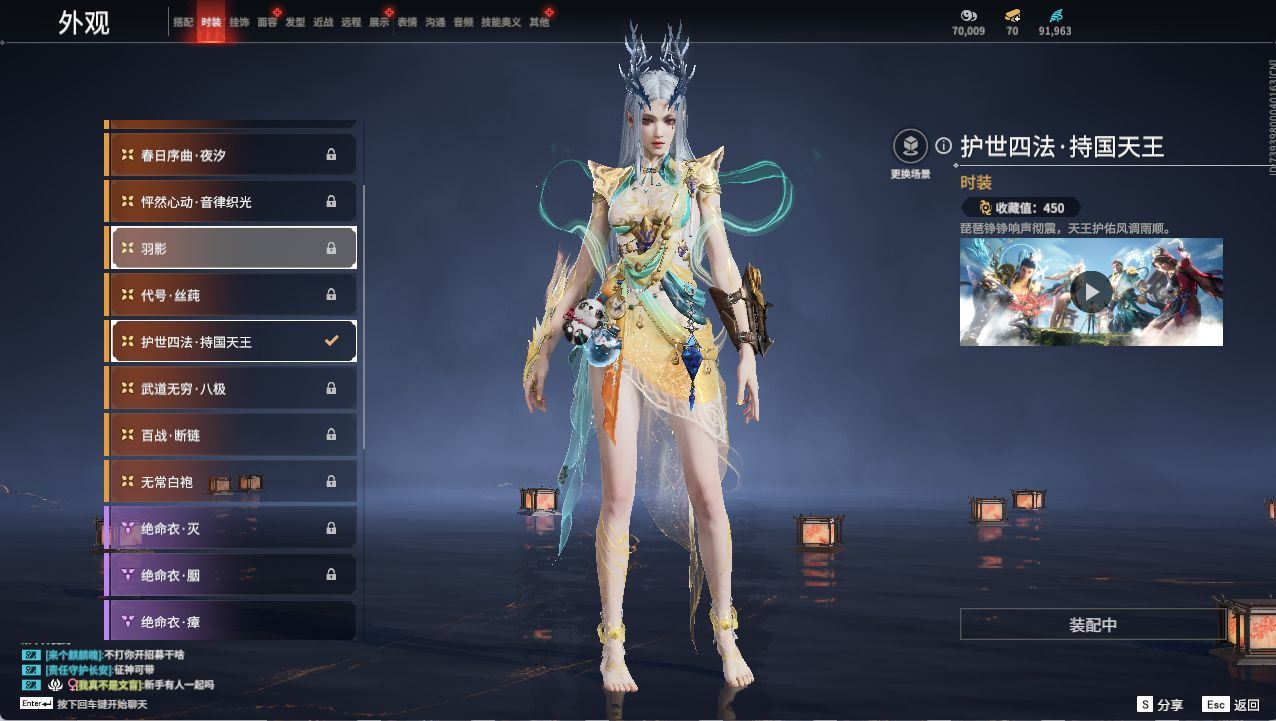Switch to the 技能奥义 tab

coord(501,22)
